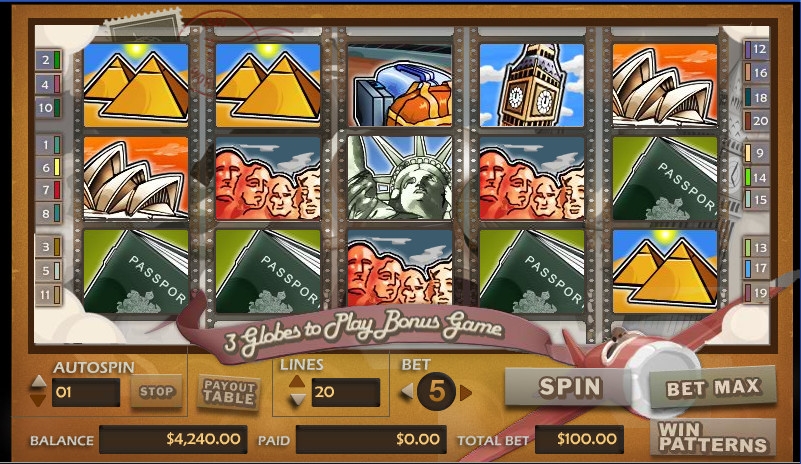Viewport: 801px width, 464px height.
Task: Increase the autospin count with the up arrow
Action: click(38, 382)
